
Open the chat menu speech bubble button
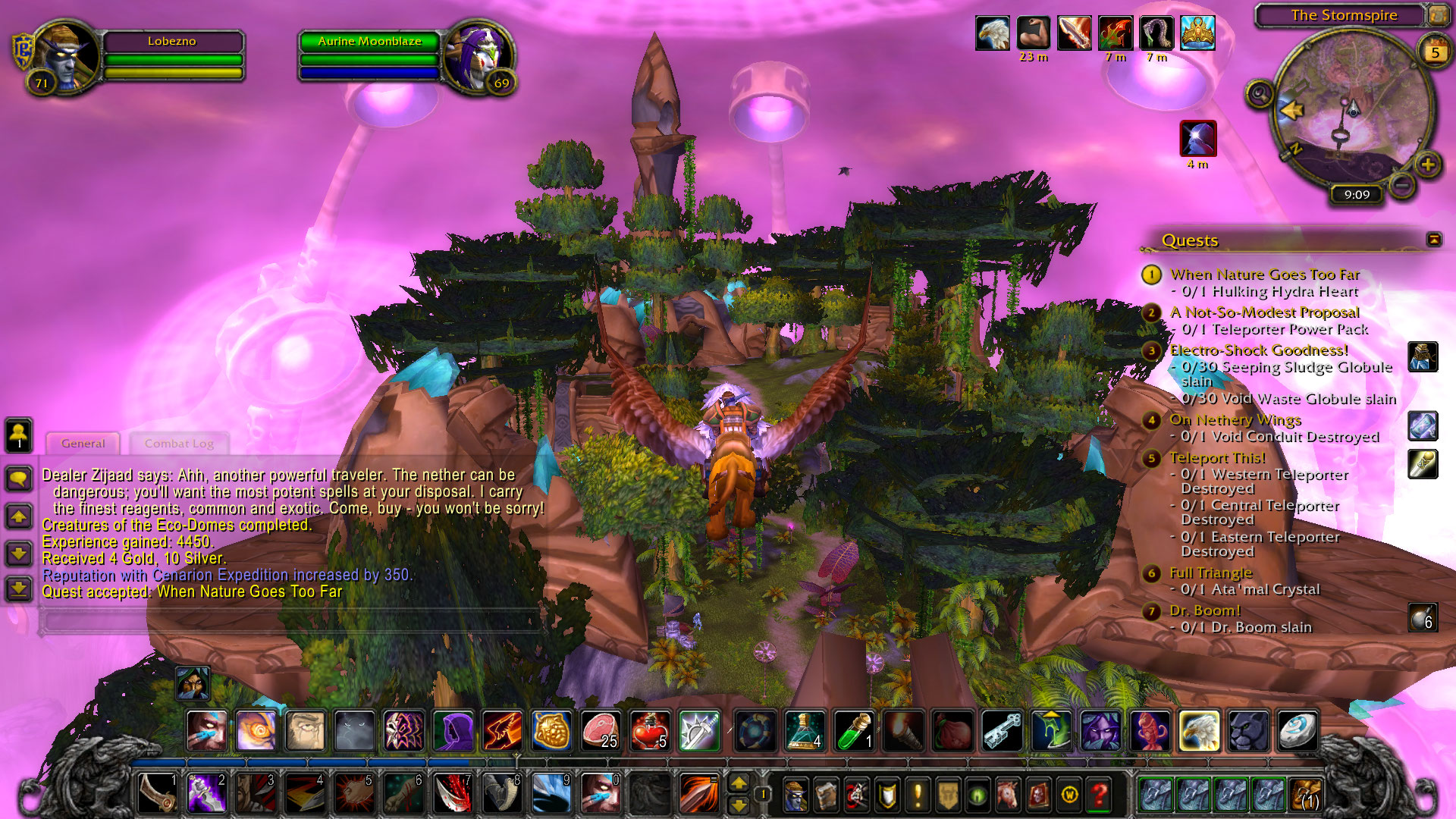[19, 478]
